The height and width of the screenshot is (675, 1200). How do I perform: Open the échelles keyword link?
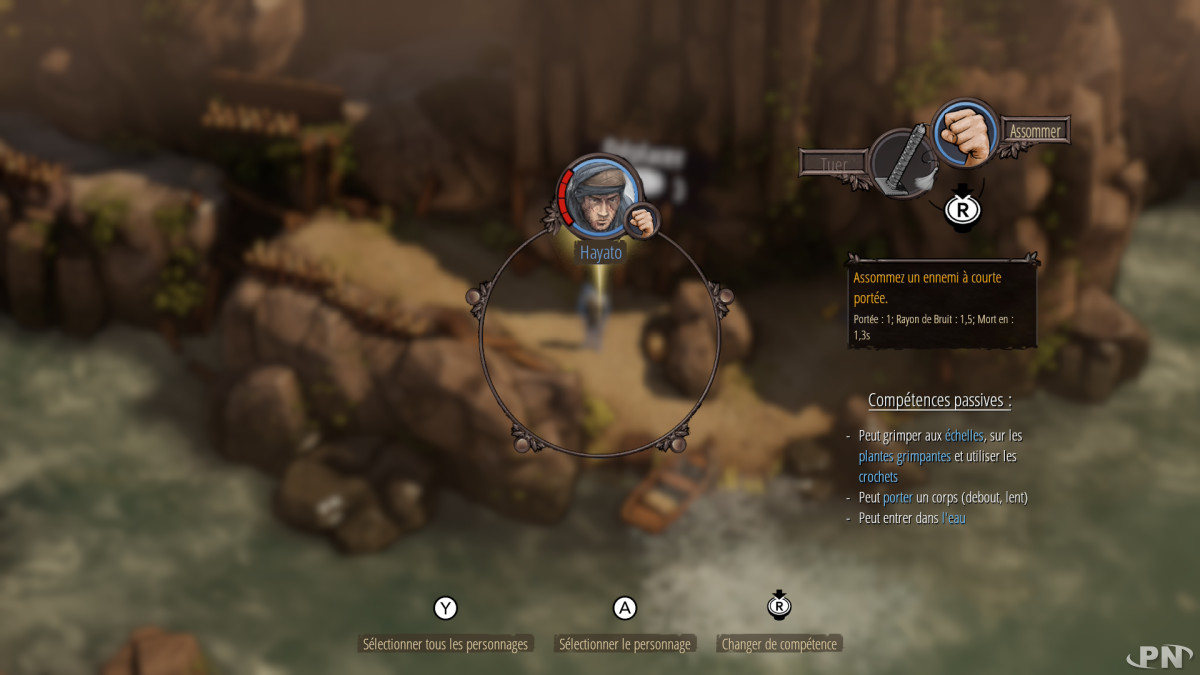pos(964,436)
